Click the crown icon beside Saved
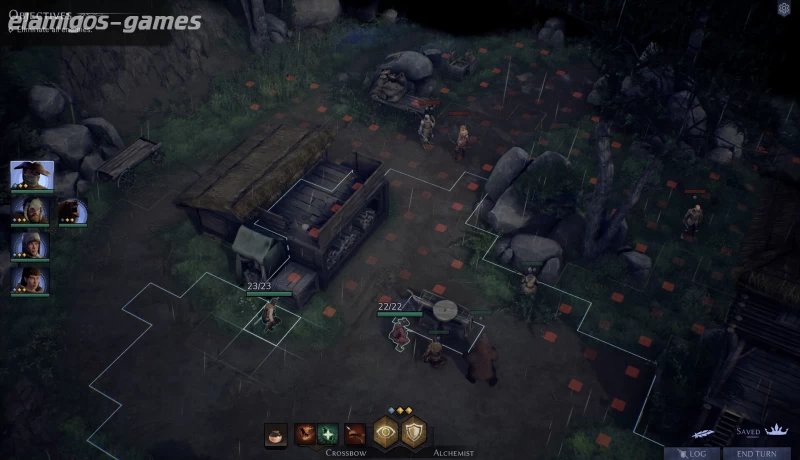This screenshot has width=800, height=460. pyautogui.click(x=775, y=431)
